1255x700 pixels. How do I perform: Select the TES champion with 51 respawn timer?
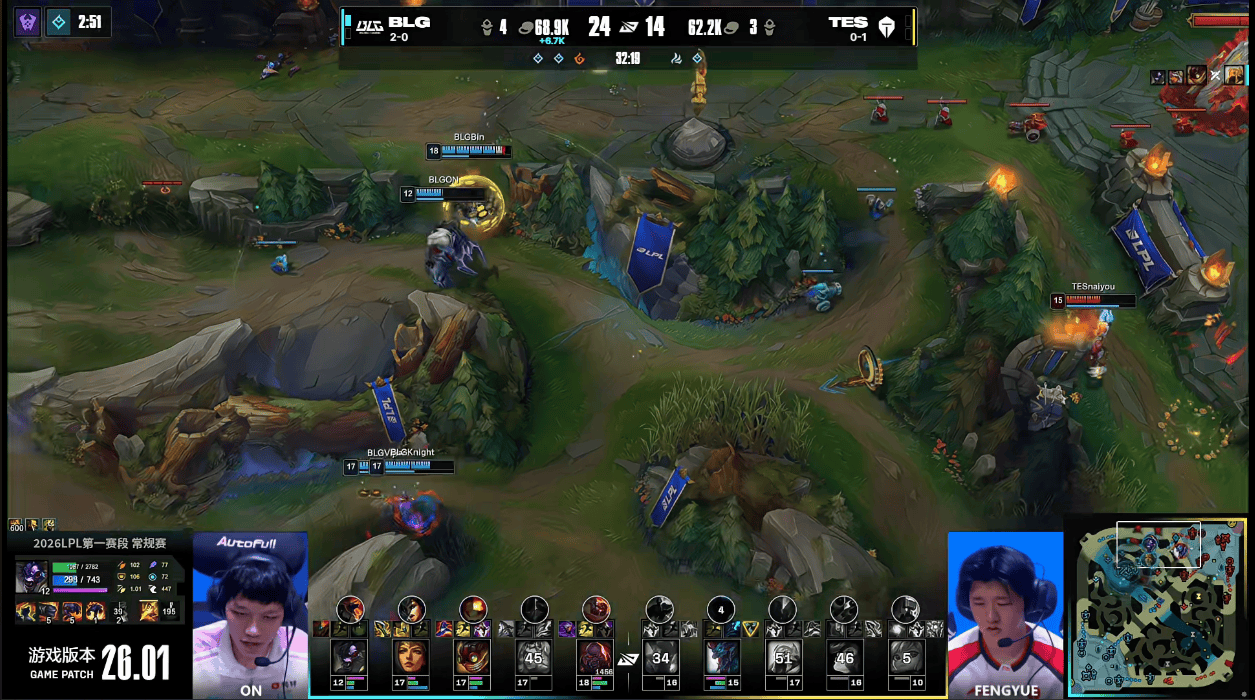(782, 658)
